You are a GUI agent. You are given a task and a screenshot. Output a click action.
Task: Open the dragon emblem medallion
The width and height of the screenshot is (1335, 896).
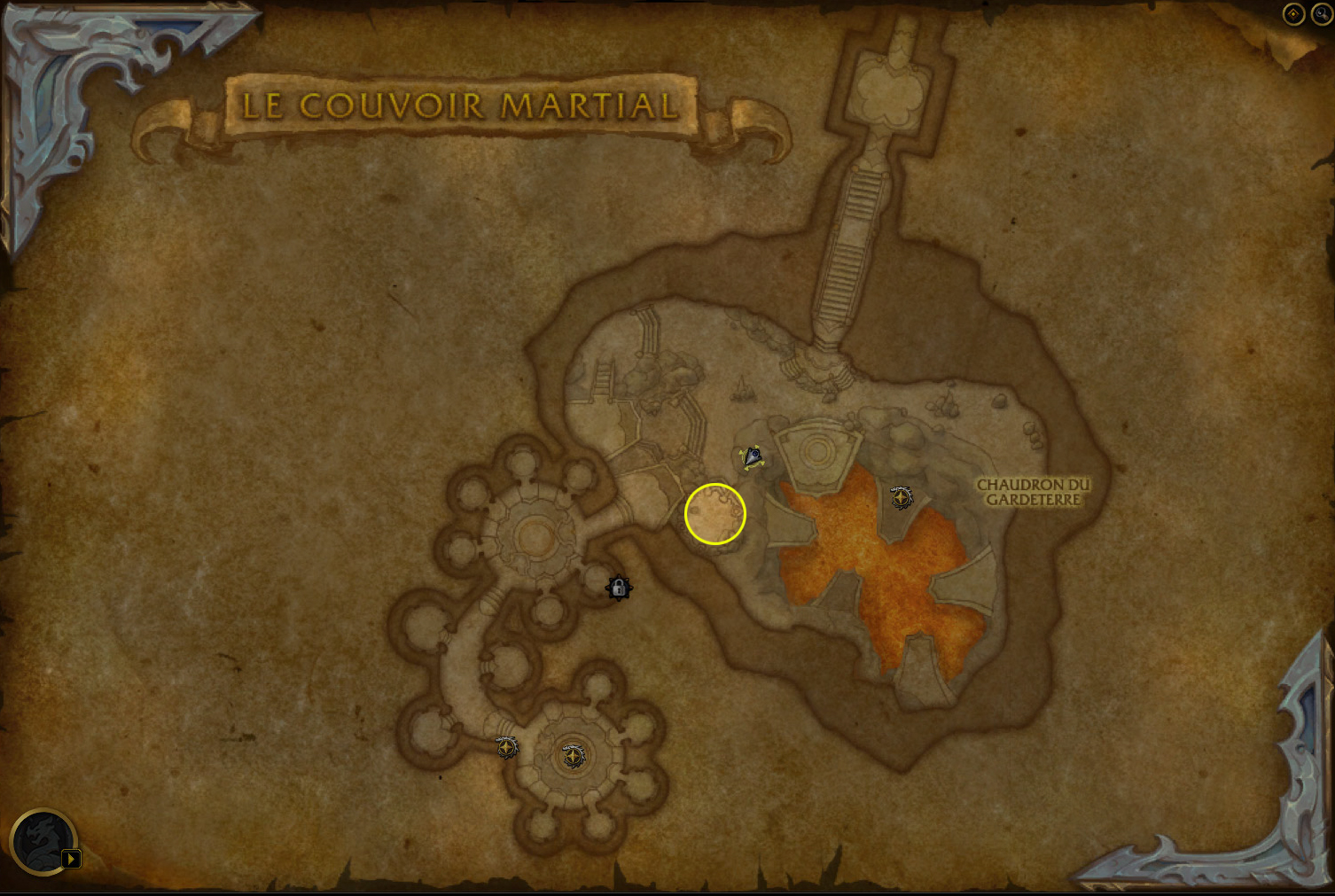(x=41, y=840)
